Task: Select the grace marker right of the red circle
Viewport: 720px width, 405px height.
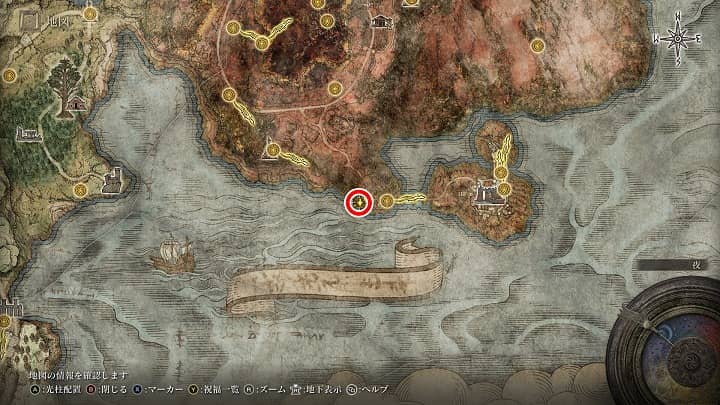Action: coord(386,201)
